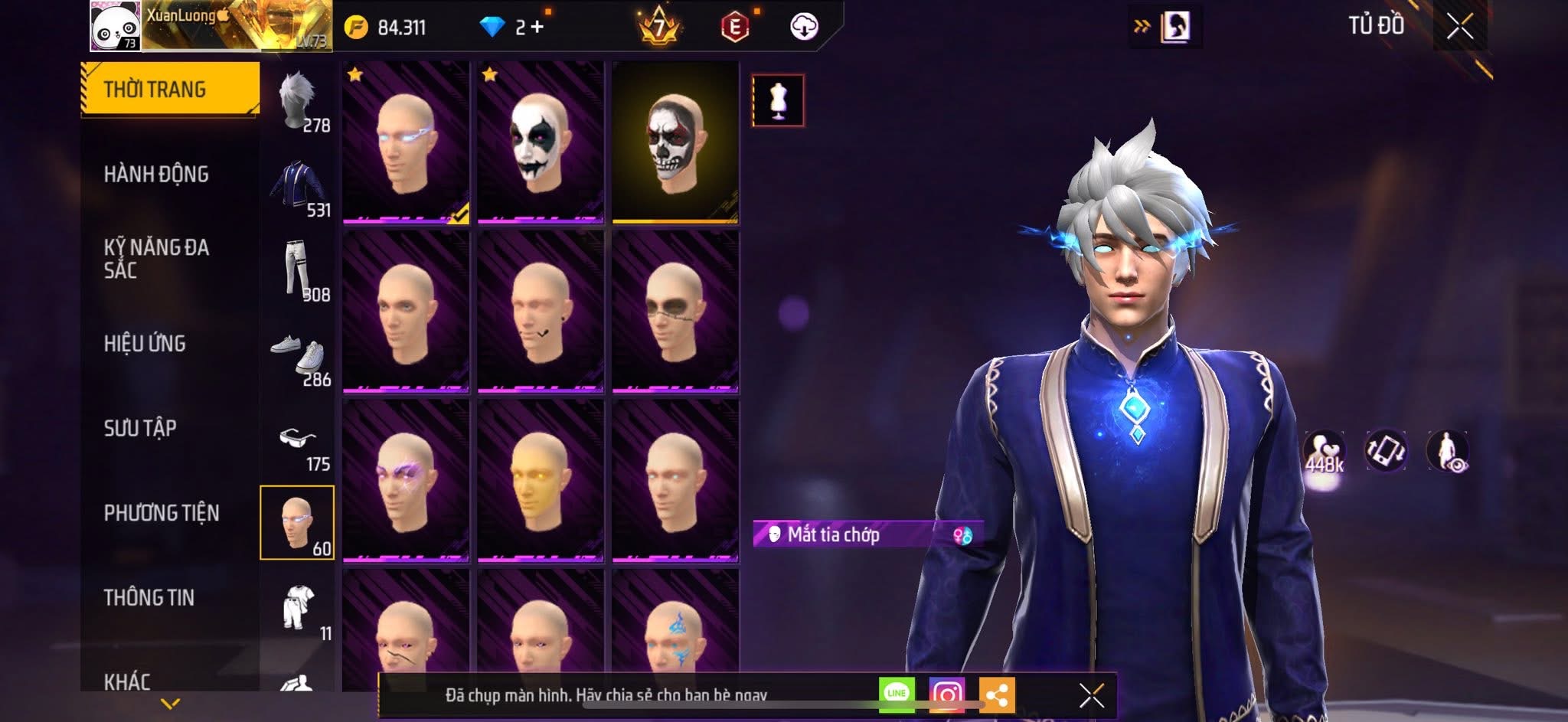
Task: Choose the jacket tops category
Action: pyautogui.click(x=298, y=188)
